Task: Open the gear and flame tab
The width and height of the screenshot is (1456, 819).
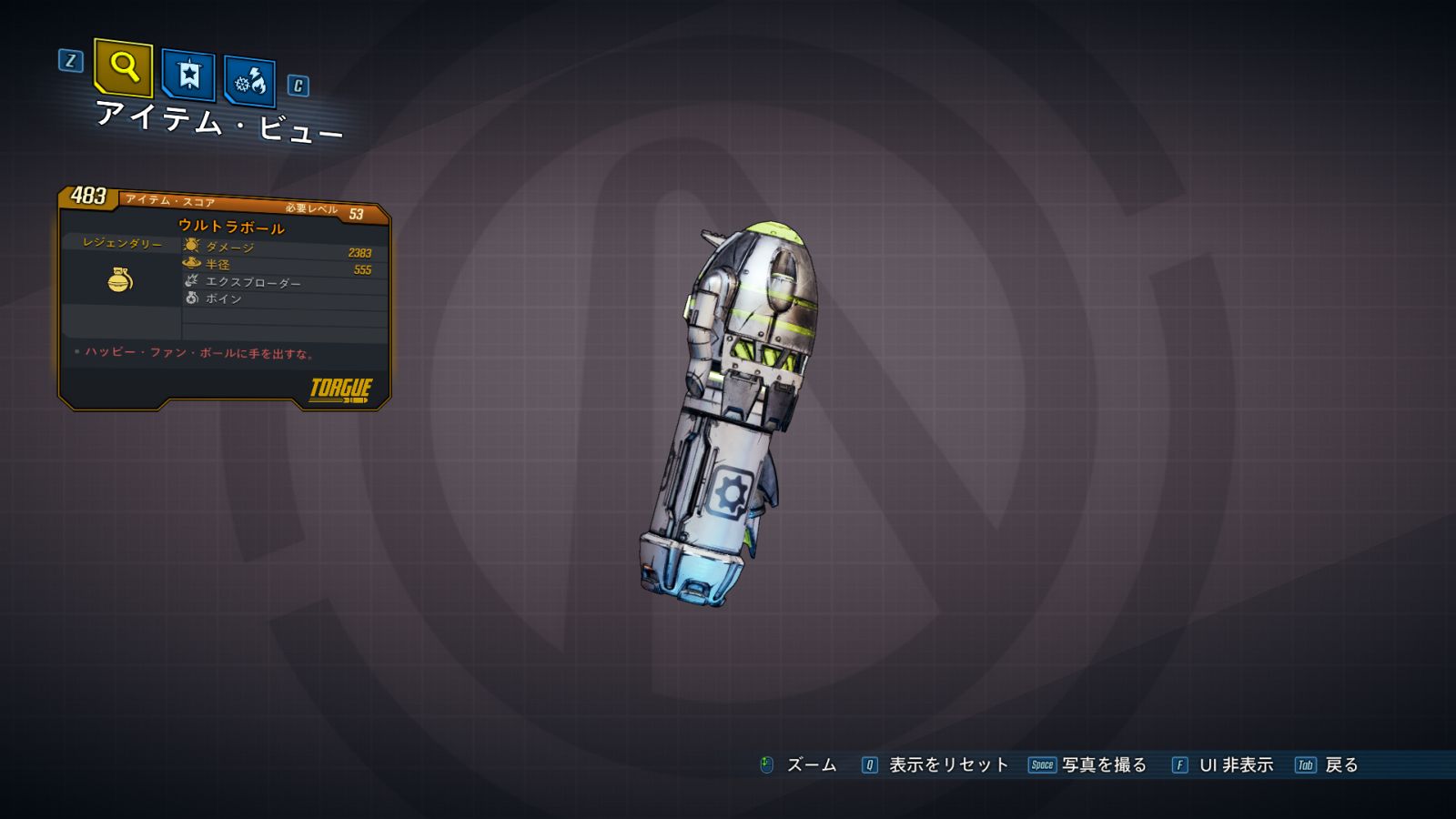Action: point(249,82)
